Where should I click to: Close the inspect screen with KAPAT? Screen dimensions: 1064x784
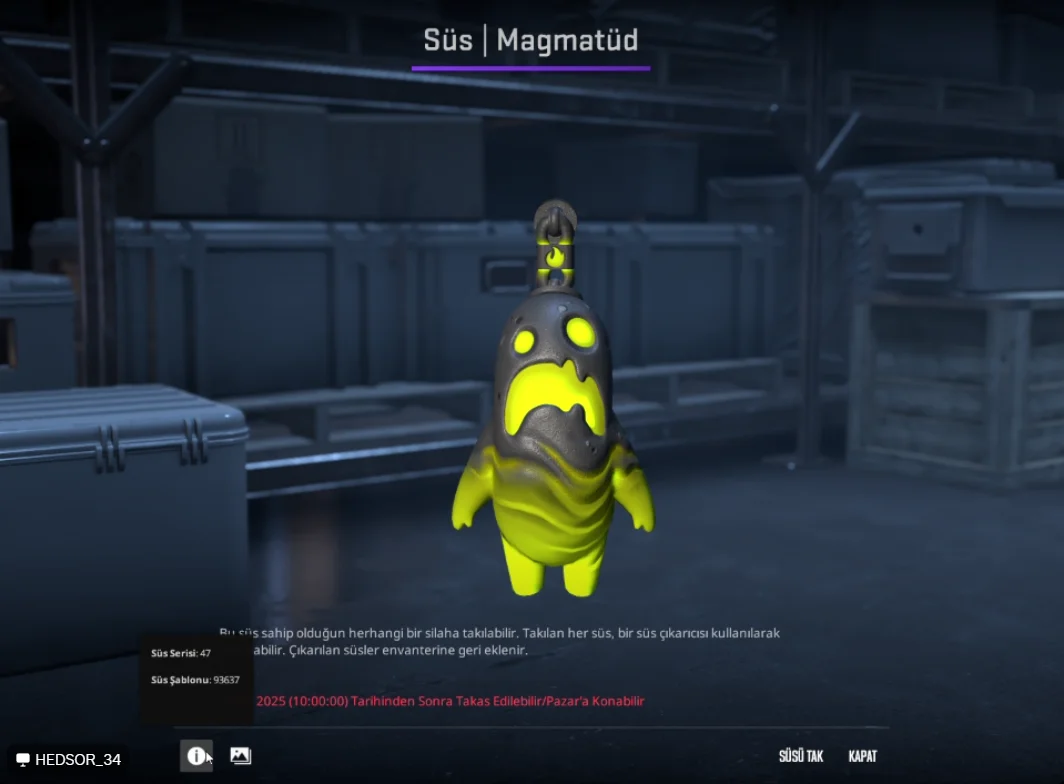pos(862,756)
